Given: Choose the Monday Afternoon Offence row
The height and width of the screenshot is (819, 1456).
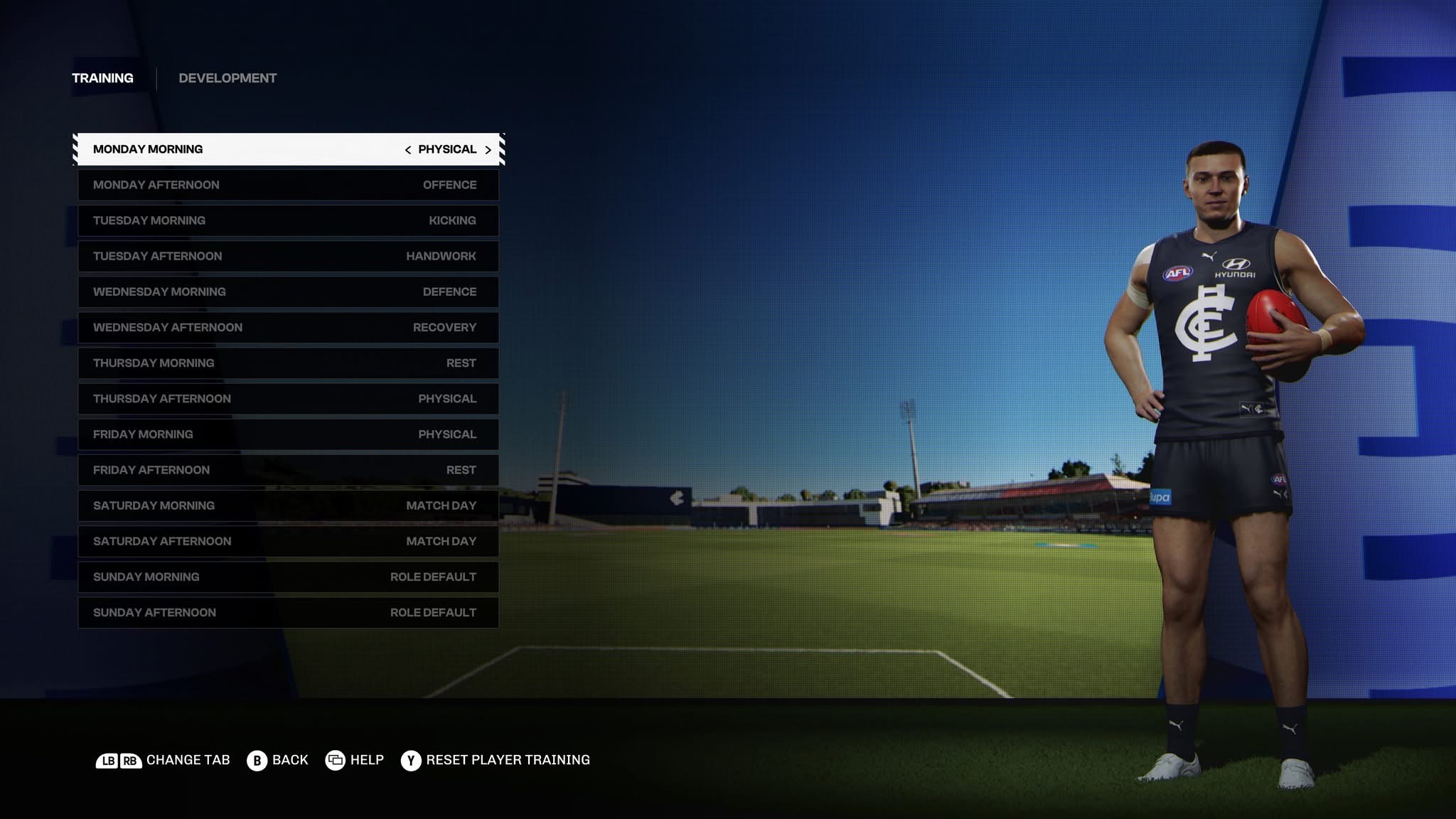Looking at the screenshot, I should 288,185.
